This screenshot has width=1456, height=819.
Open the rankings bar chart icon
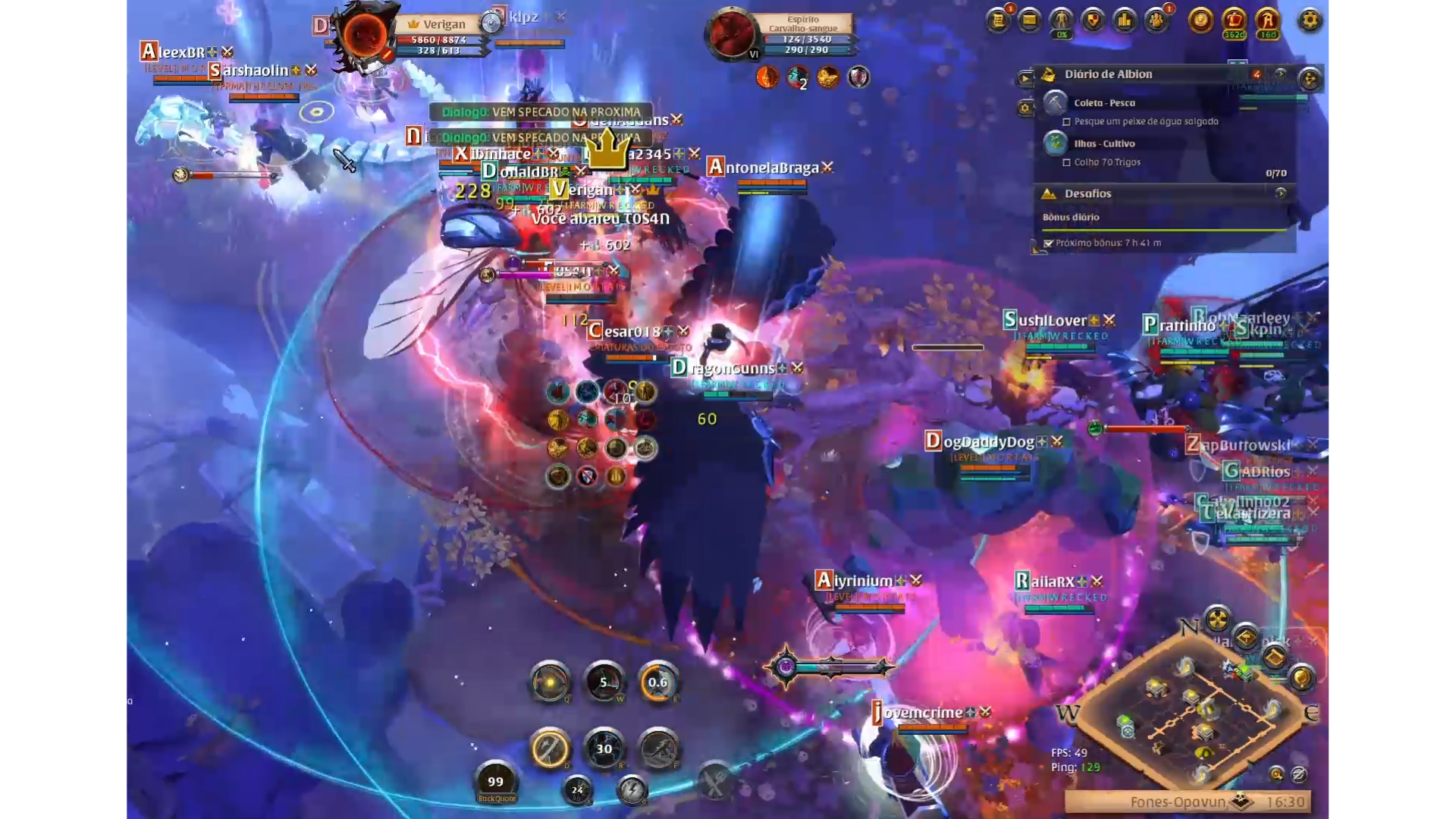click(1125, 20)
